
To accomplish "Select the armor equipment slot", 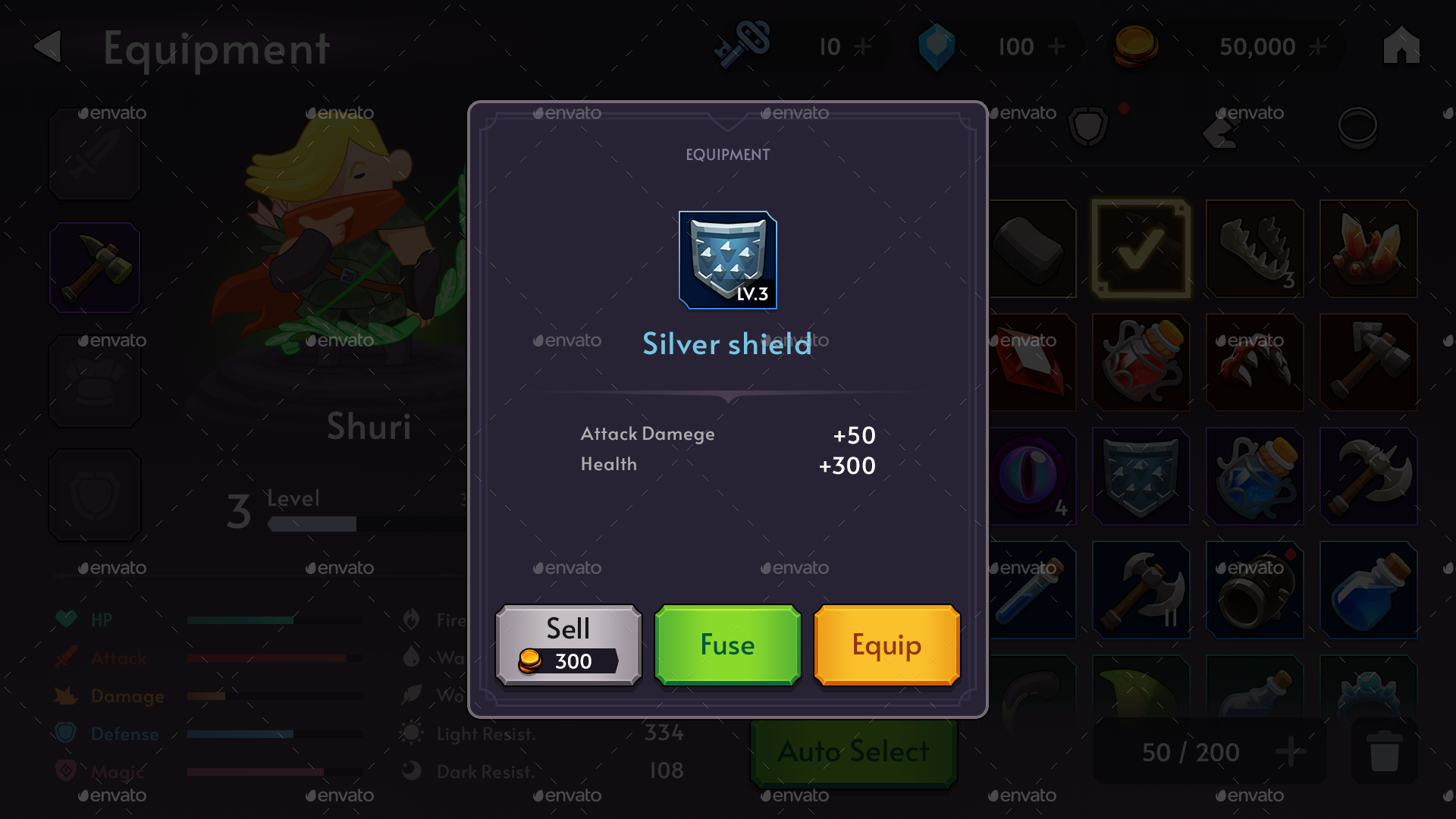I will point(94,381).
